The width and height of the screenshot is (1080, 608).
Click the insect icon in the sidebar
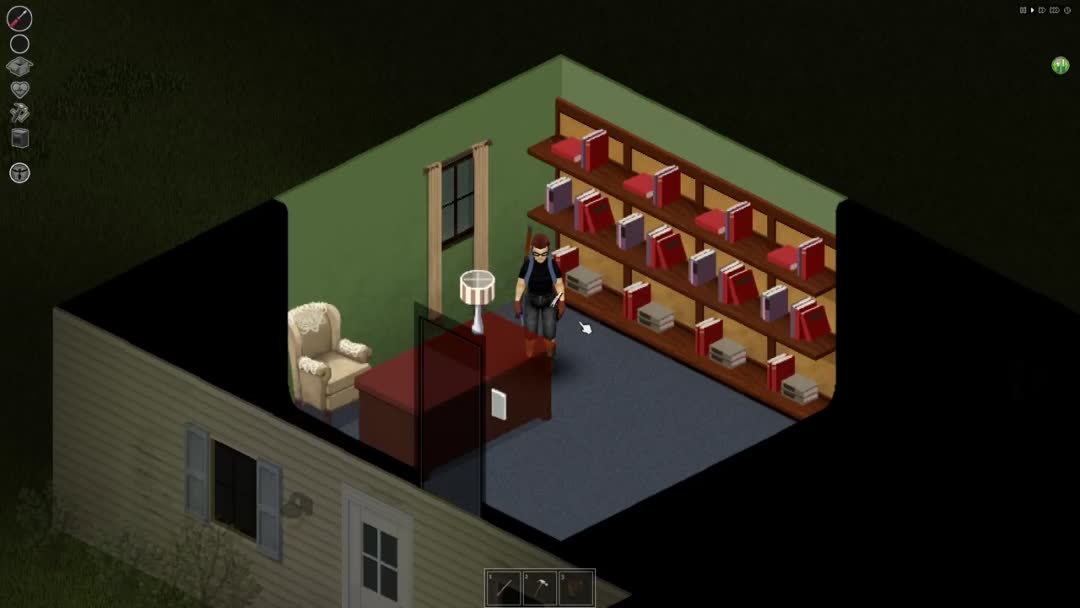19,172
